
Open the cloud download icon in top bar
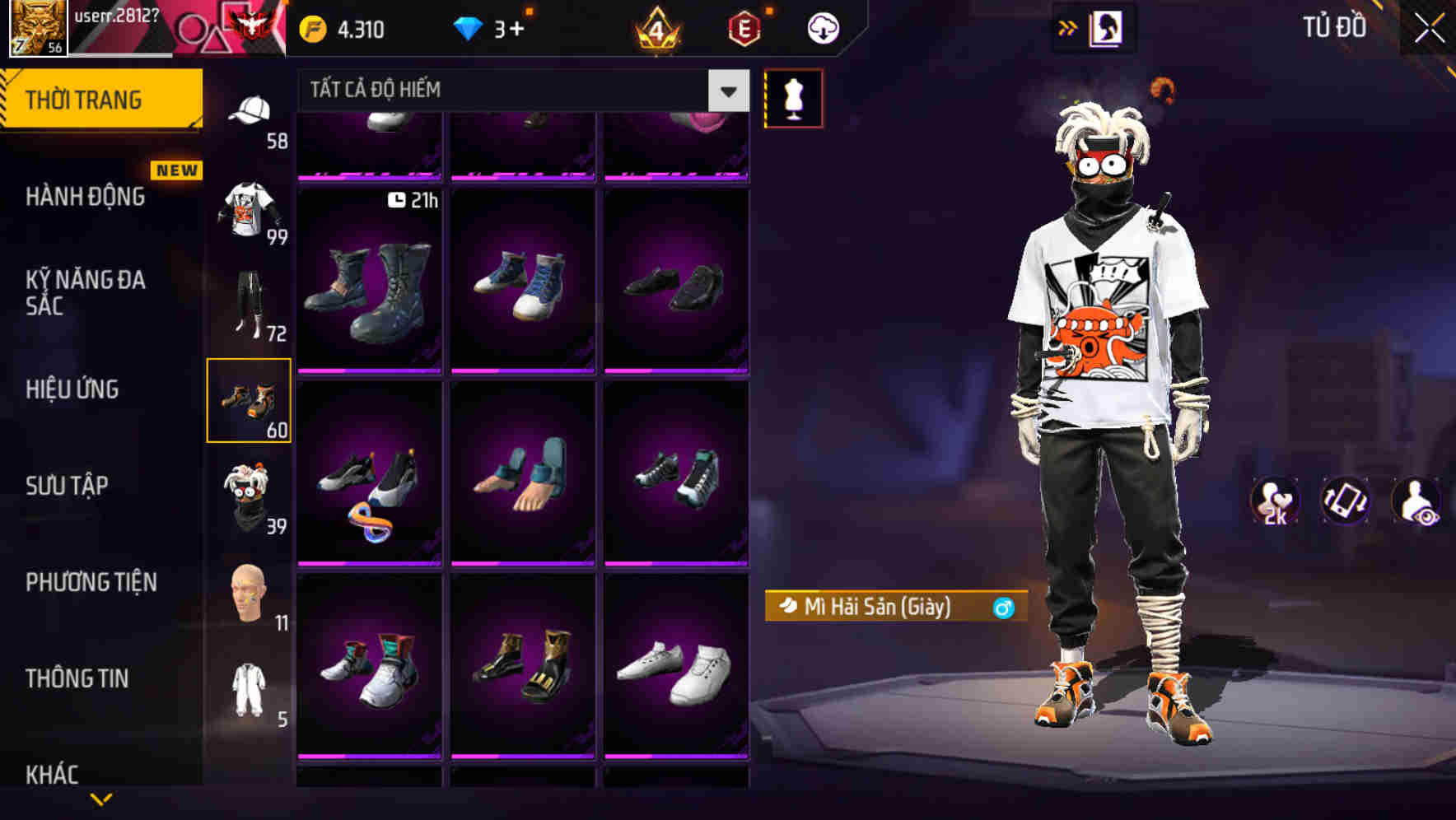point(824,27)
